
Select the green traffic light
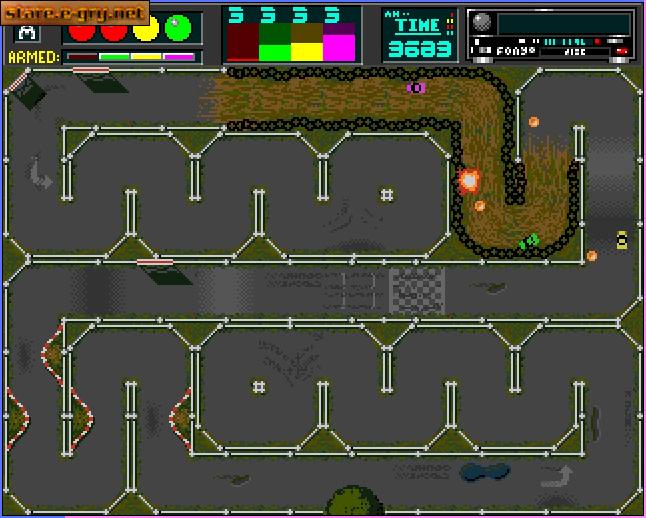point(179,28)
